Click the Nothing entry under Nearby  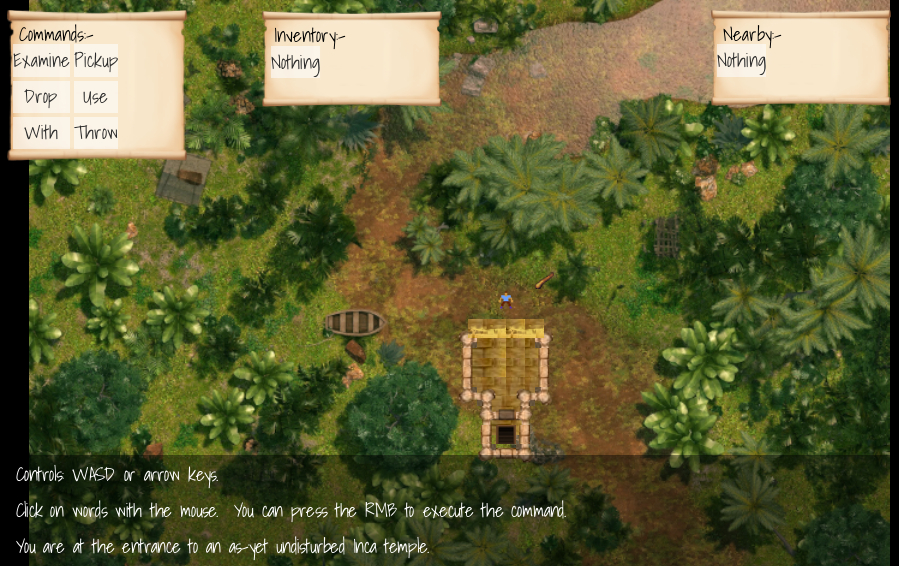[x=741, y=61]
